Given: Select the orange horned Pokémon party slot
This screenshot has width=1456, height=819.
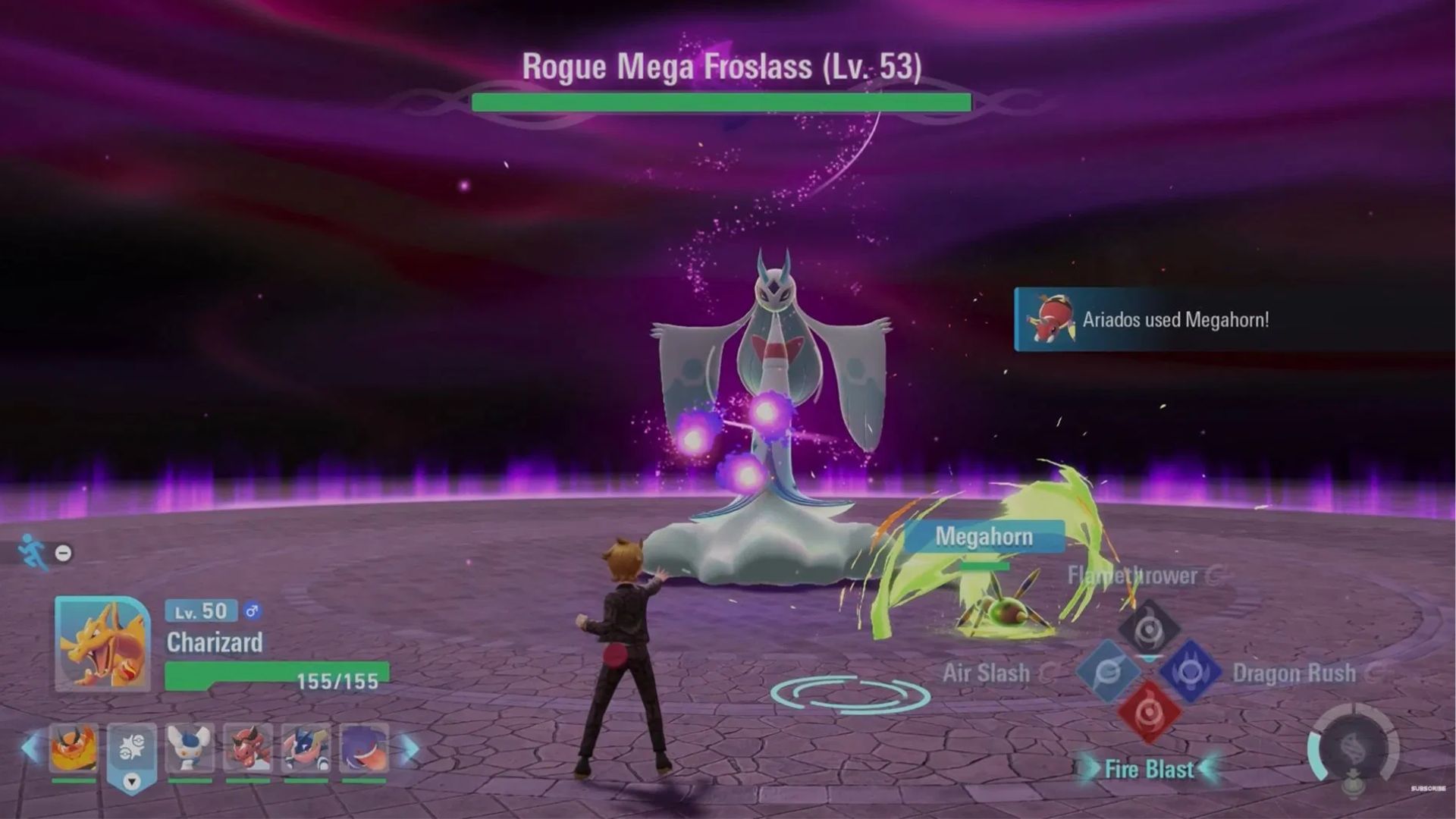Looking at the screenshot, I should pos(74,748).
